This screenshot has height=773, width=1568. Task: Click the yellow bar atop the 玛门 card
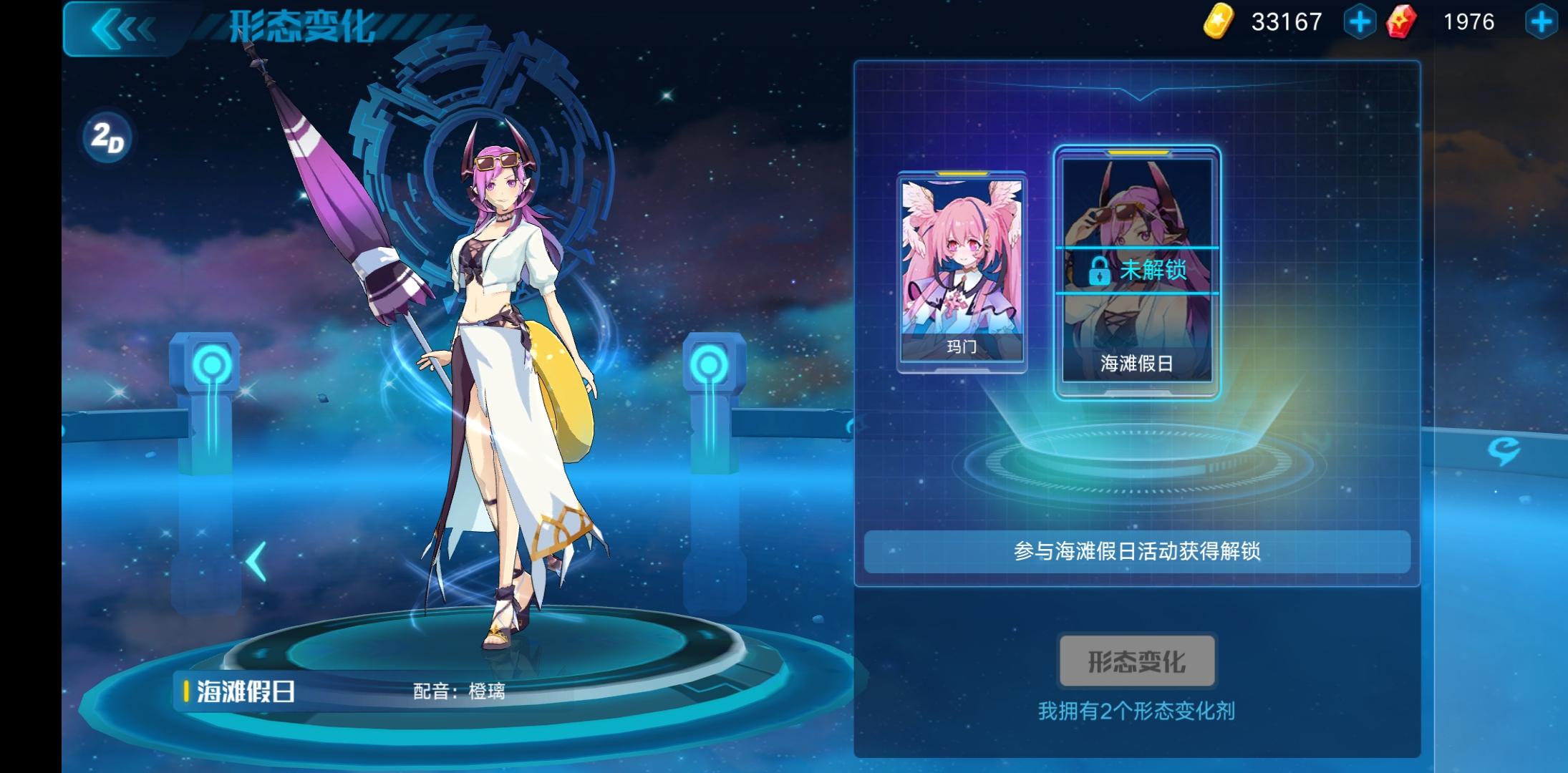tap(963, 174)
